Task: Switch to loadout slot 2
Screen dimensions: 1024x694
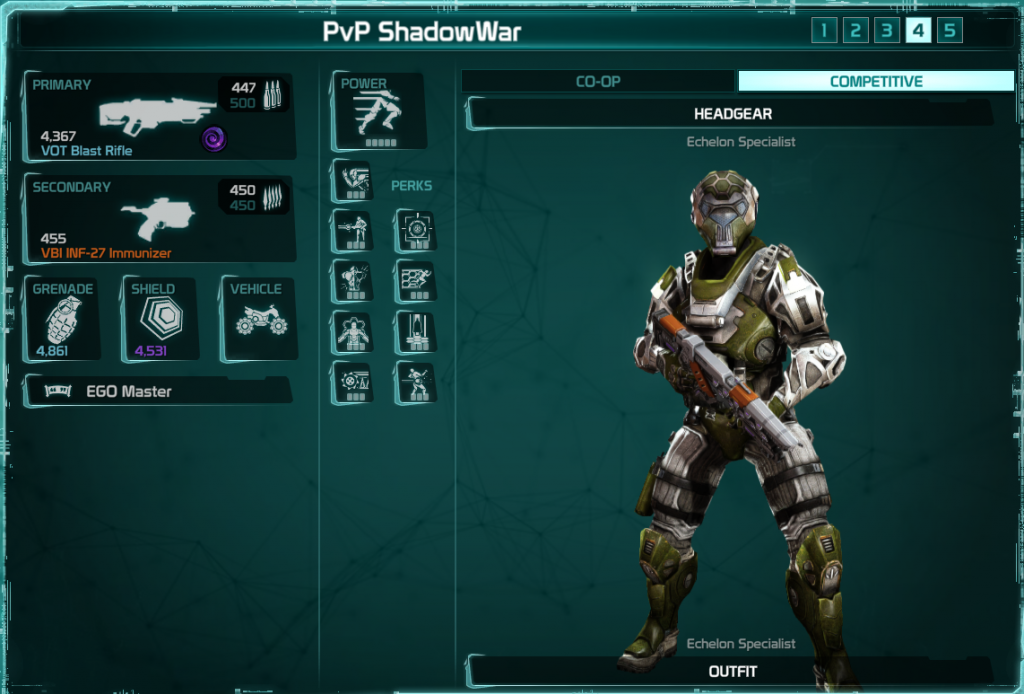Action: (855, 30)
